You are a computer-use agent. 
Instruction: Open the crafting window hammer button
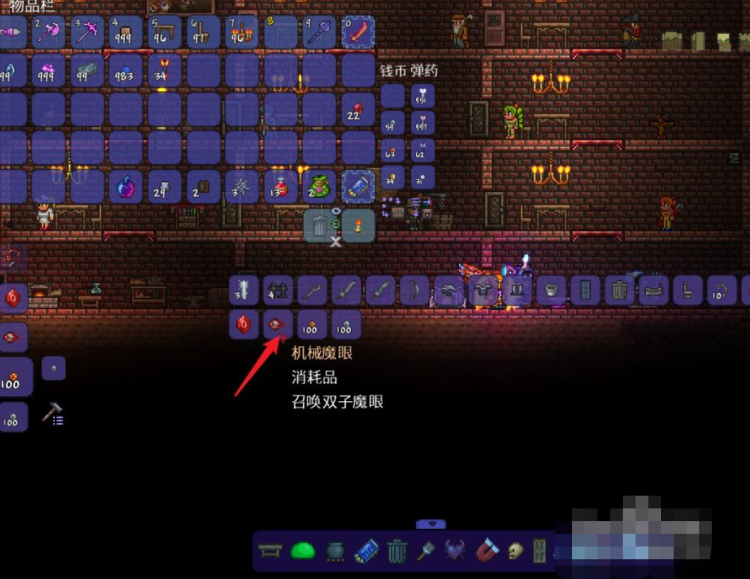pos(53,415)
